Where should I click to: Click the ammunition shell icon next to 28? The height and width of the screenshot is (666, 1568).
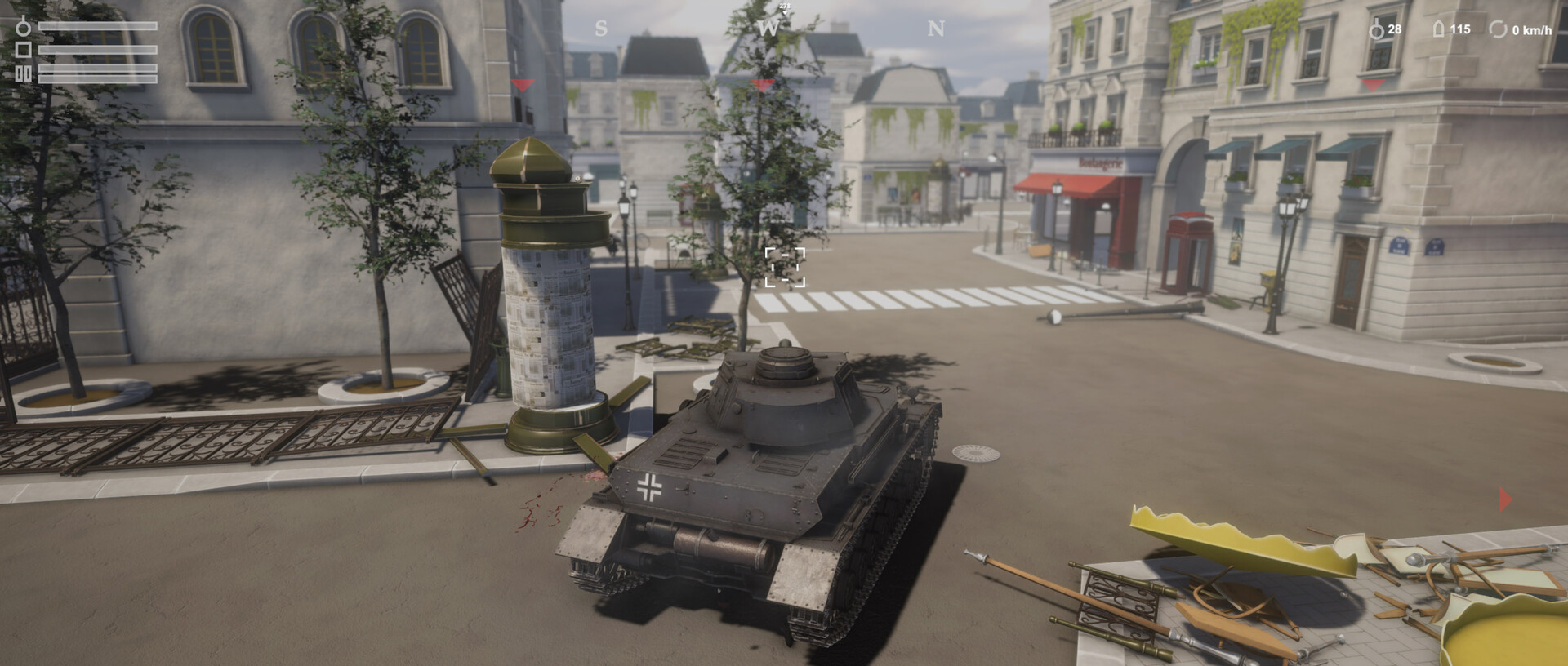1377,30
